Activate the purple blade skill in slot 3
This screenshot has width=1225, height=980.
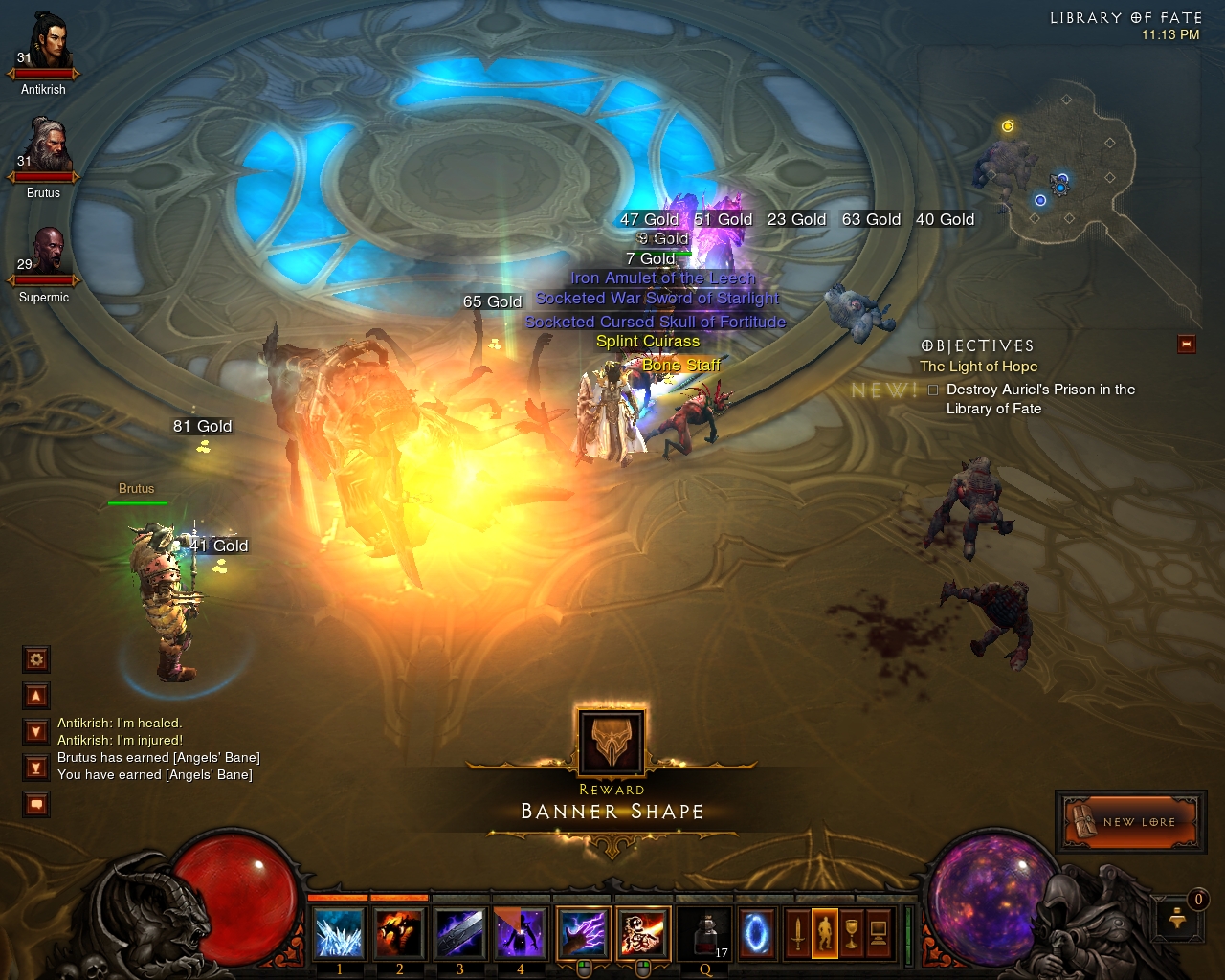[x=460, y=933]
